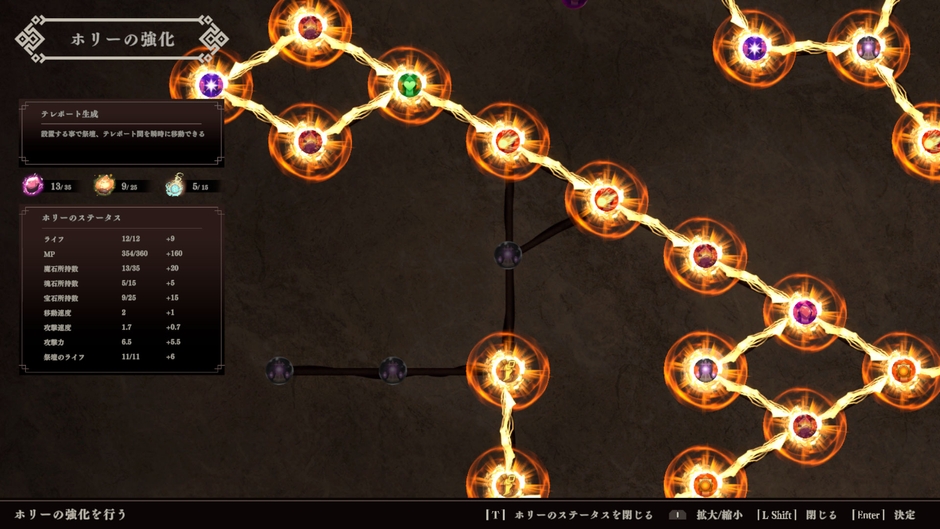Choose the magenta gem skill node
Image resolution: width=940 pixels, height=529 pixels.
pos(804,313)
